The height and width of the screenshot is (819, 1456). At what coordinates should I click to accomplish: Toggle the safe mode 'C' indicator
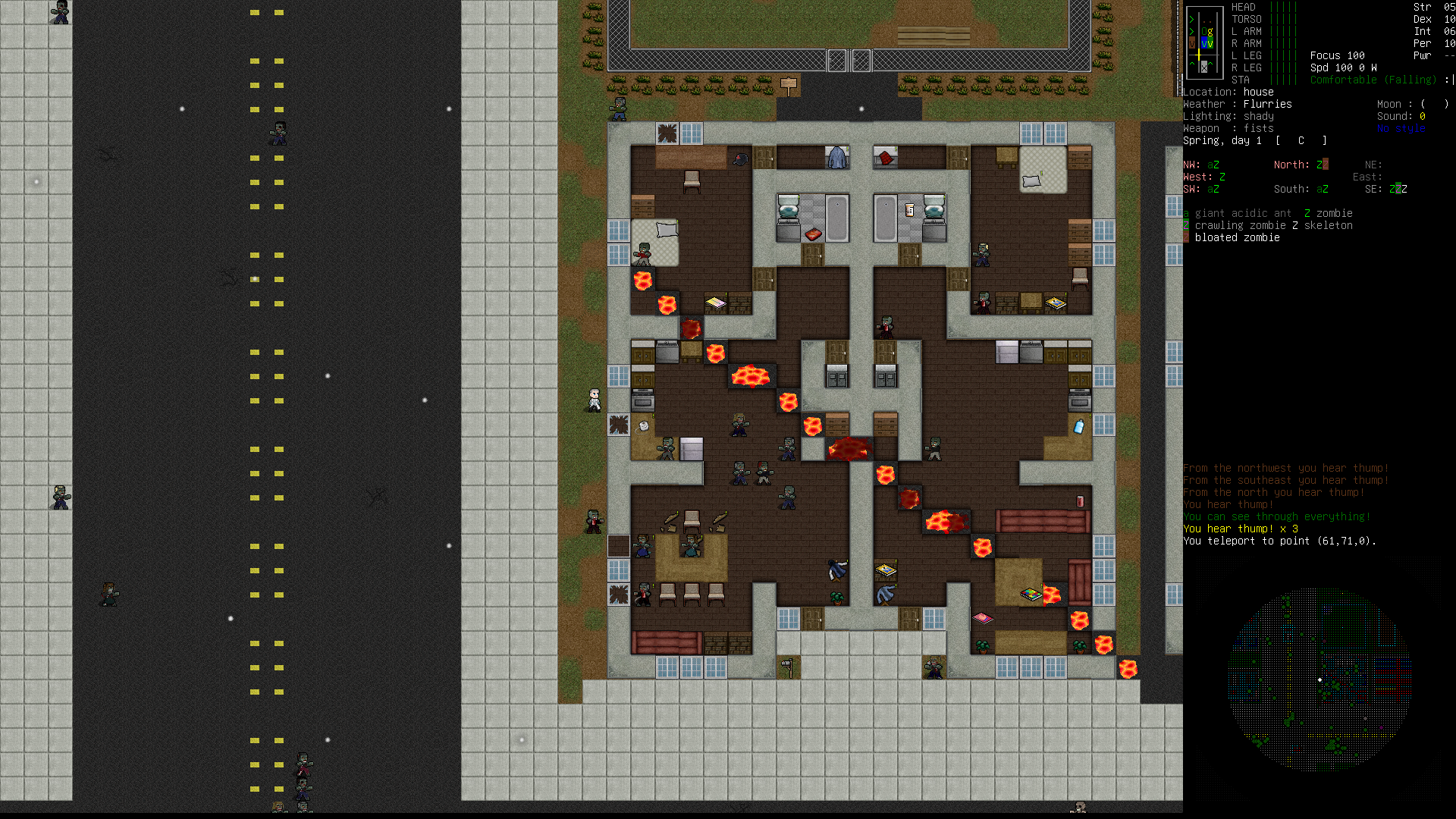1301,141
